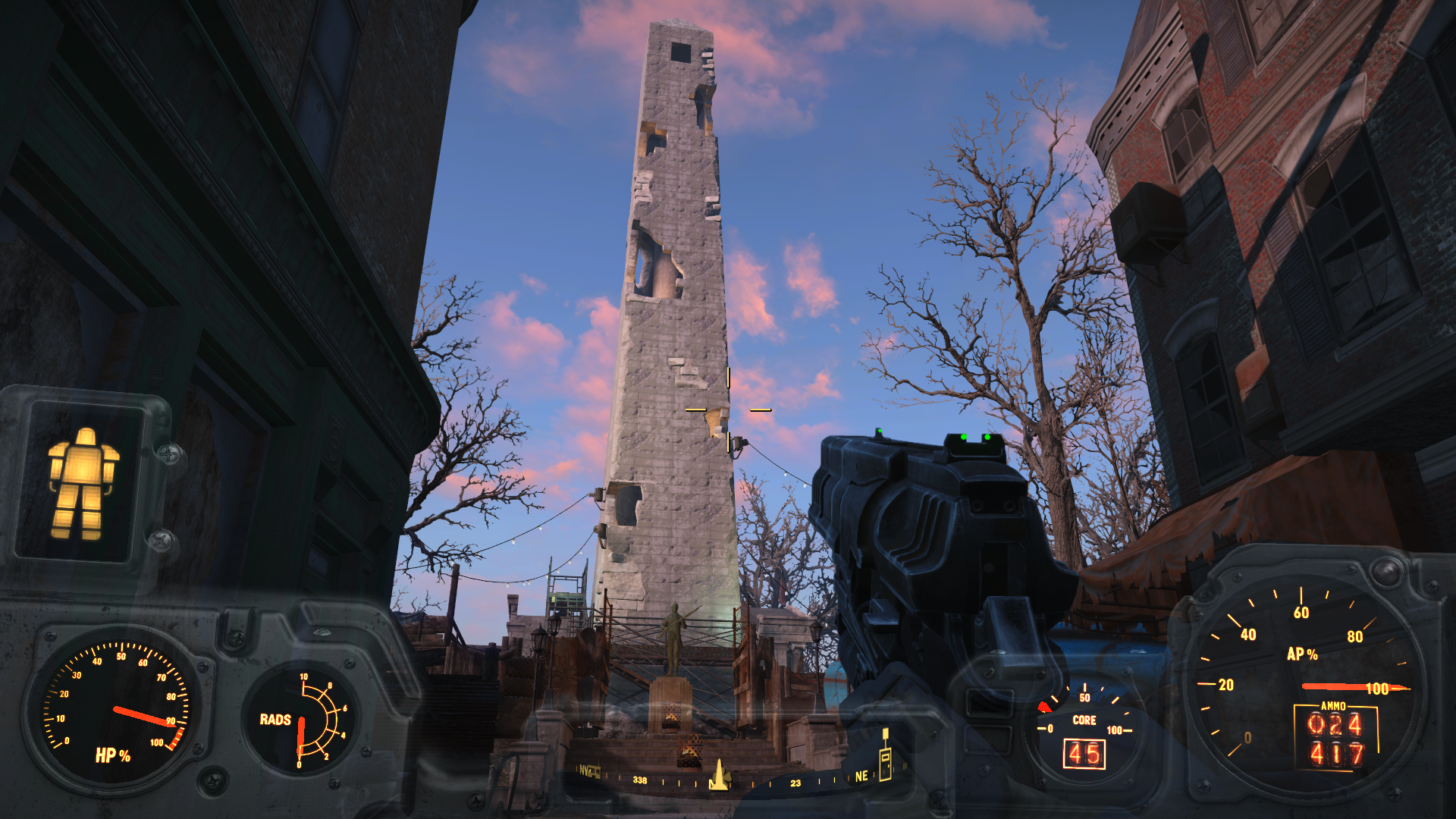Click the power armor condition icon
The image size is (1456, 819).
tap(83, 483)
